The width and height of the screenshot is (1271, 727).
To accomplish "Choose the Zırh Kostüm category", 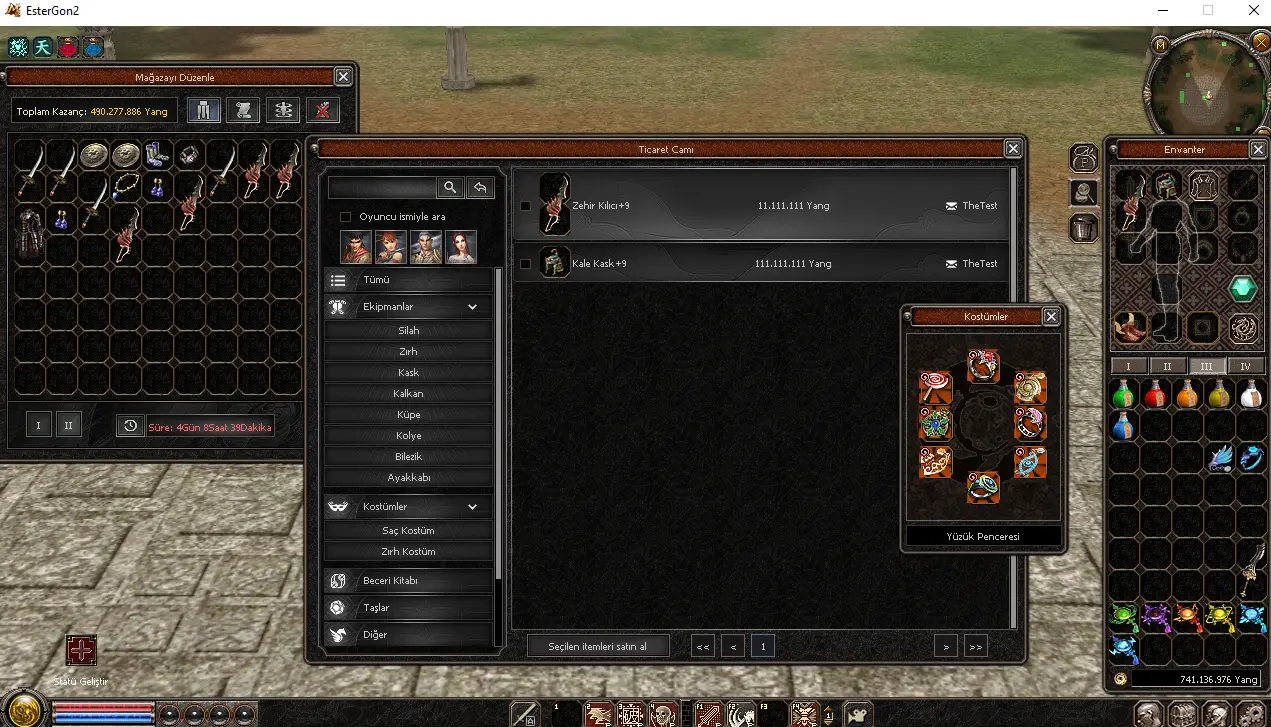I will point(408,552).
